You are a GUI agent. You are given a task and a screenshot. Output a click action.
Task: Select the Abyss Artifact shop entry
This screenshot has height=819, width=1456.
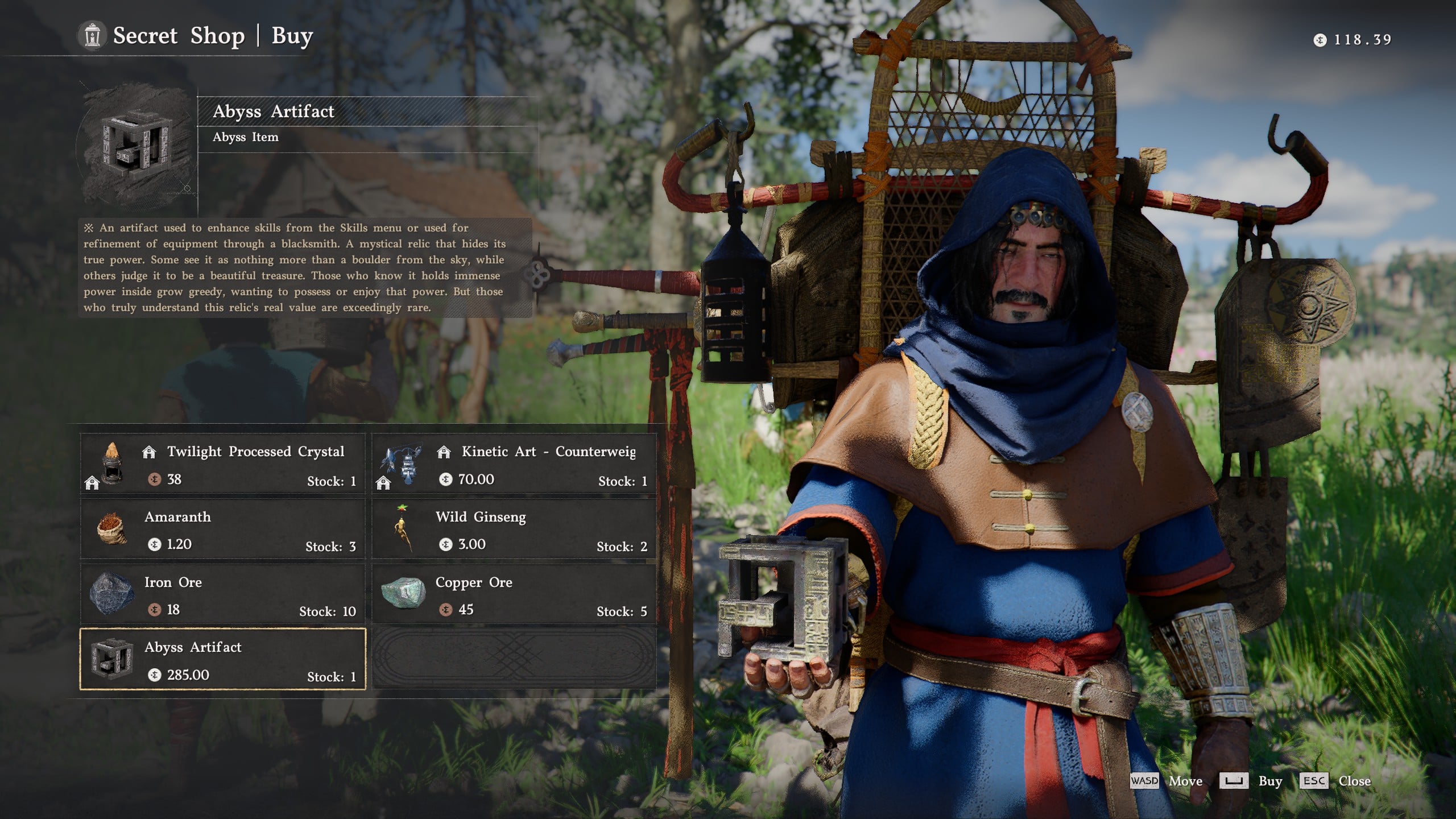pos(222,660)
